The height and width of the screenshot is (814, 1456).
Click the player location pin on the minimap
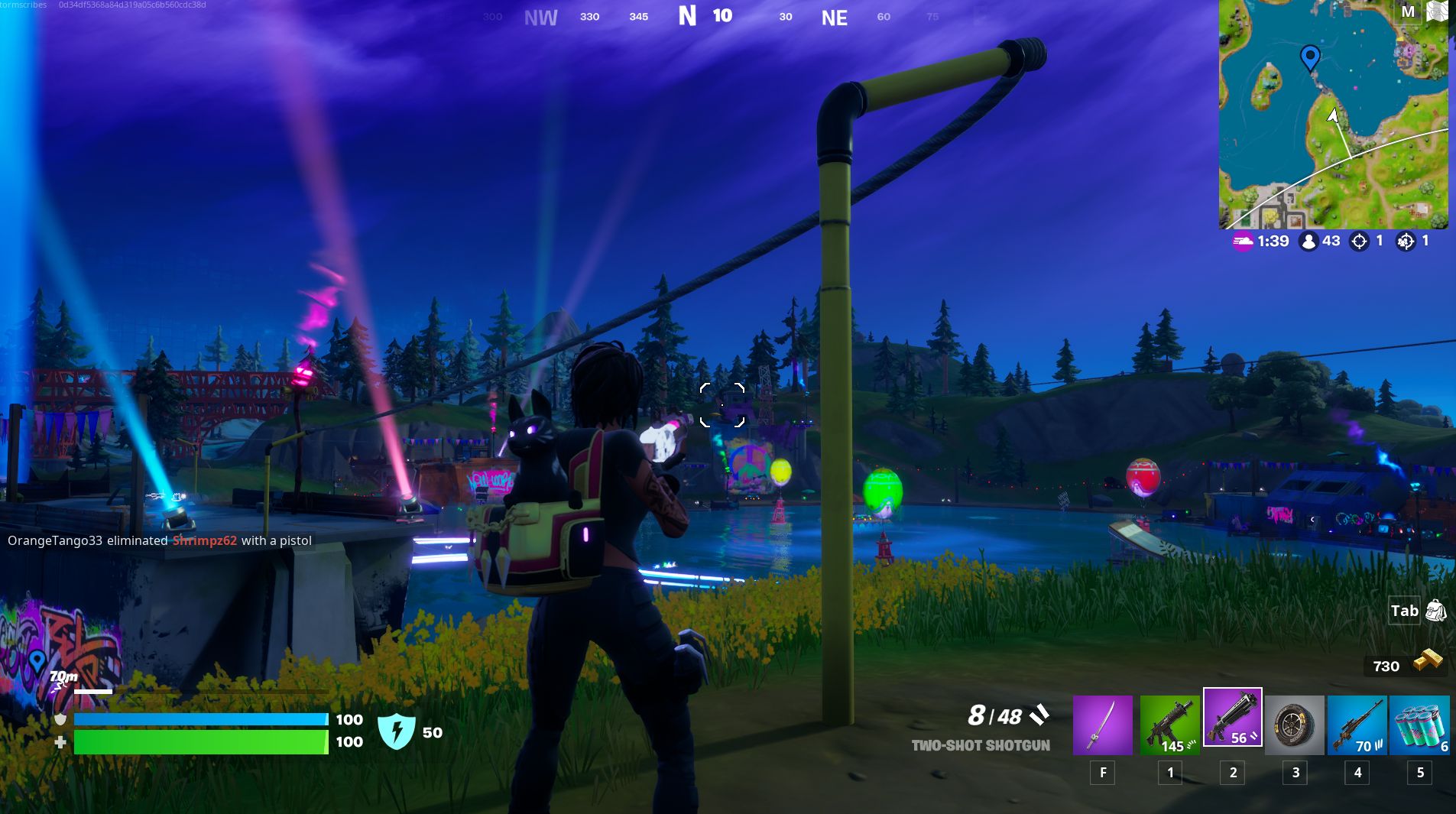point(1309,57)
